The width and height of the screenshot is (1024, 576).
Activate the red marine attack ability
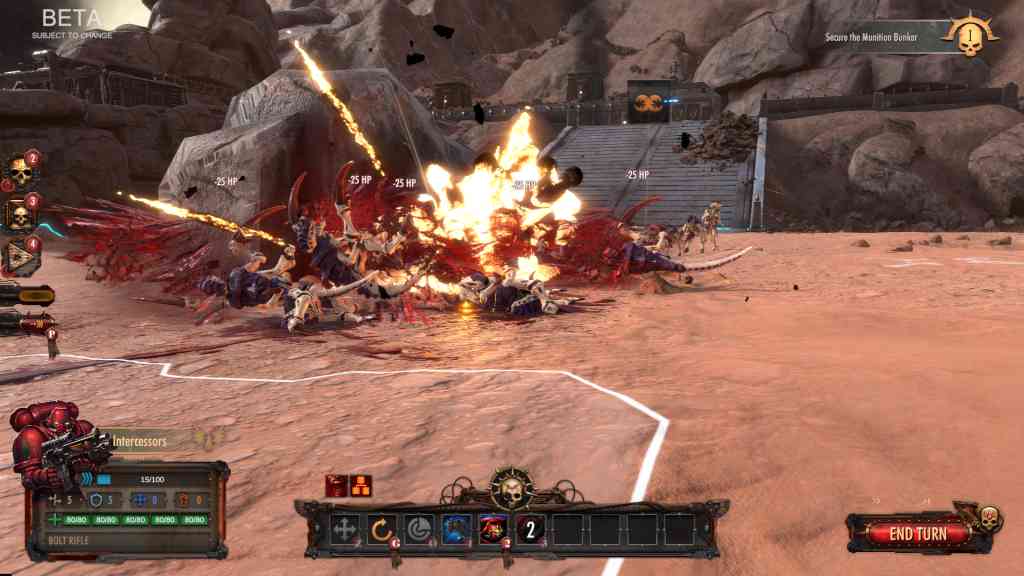(494, 530)
